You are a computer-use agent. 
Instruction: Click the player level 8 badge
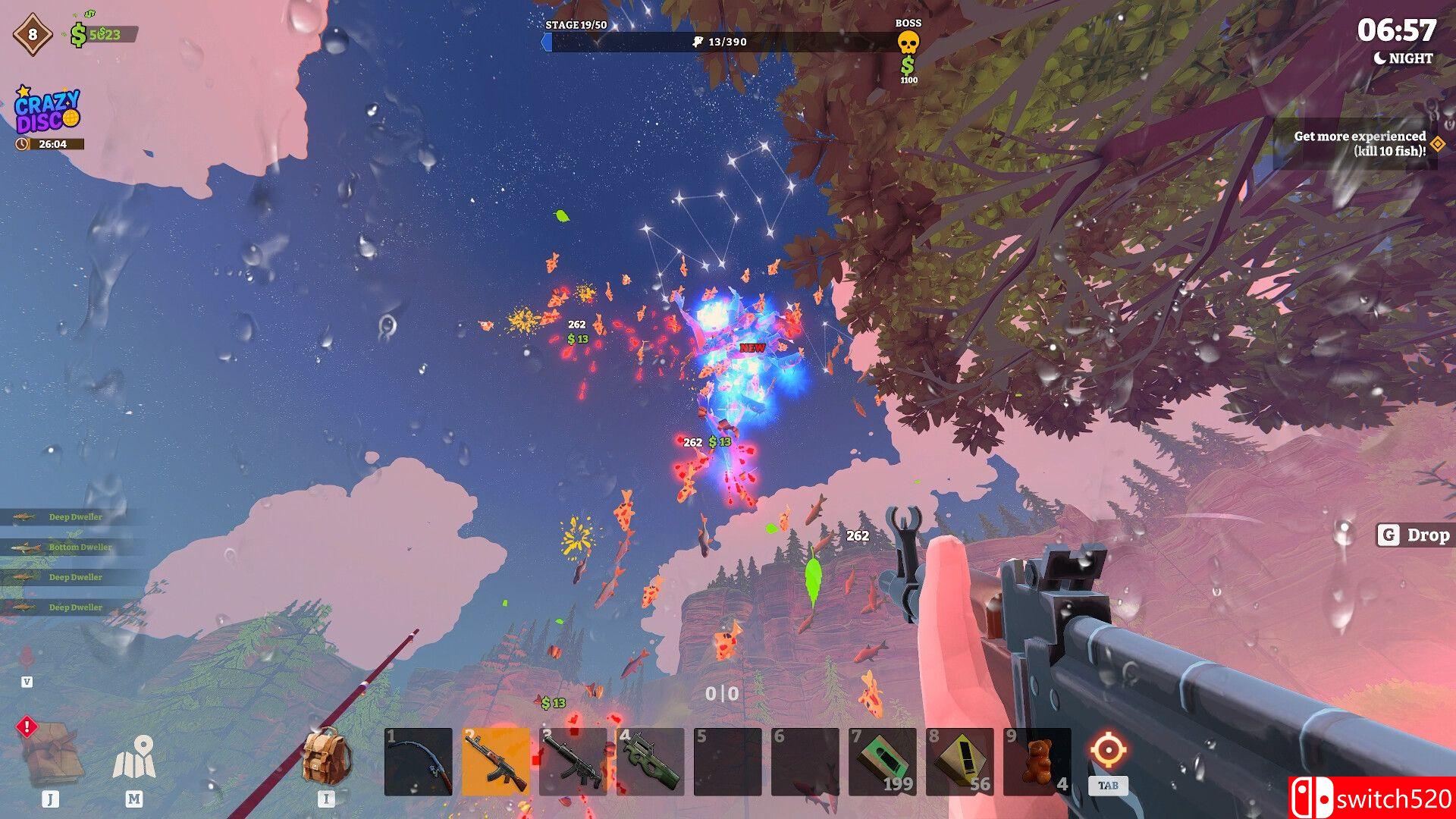coord(33,34)
